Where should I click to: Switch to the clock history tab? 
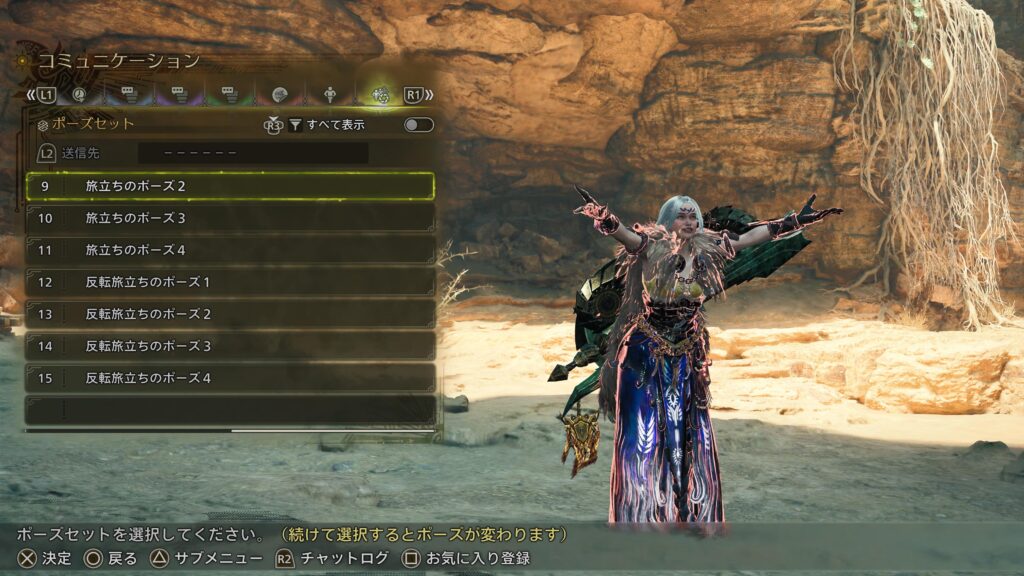(x=78, y=95)
